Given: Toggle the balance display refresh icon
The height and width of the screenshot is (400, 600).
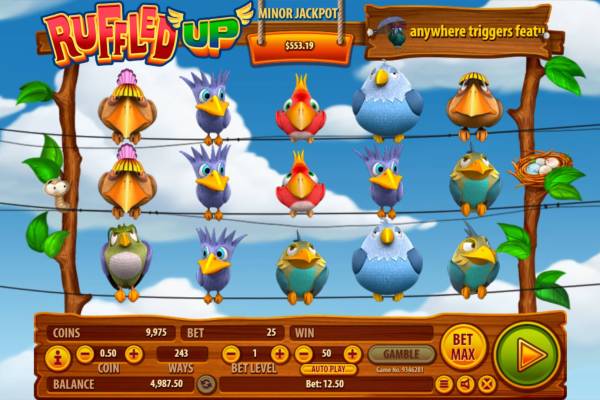Looking at the screenshot, I should click(x=207, y=383).
